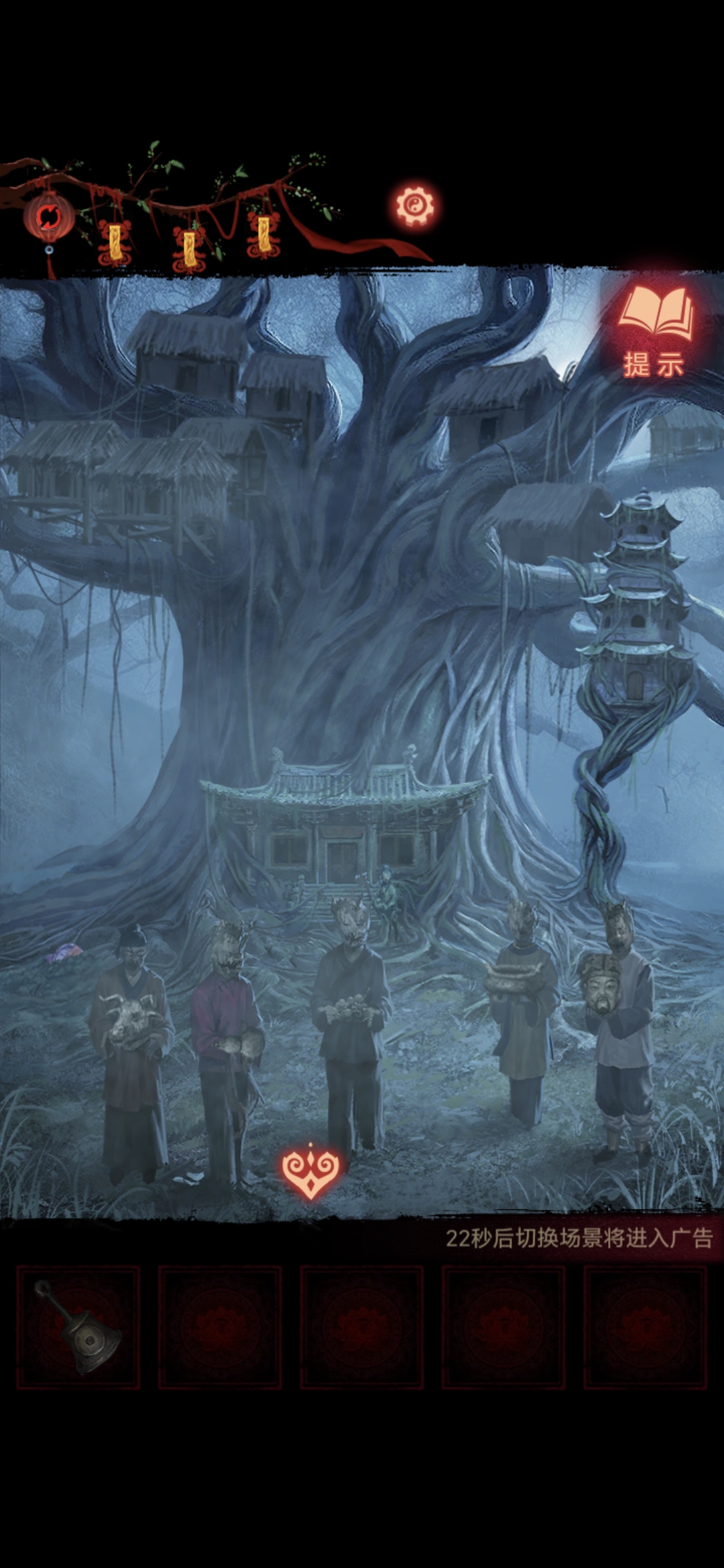Click the red lantern circular-arrows icon
Viewport: 724px width, 1568px height.
(x=48, y=217)
